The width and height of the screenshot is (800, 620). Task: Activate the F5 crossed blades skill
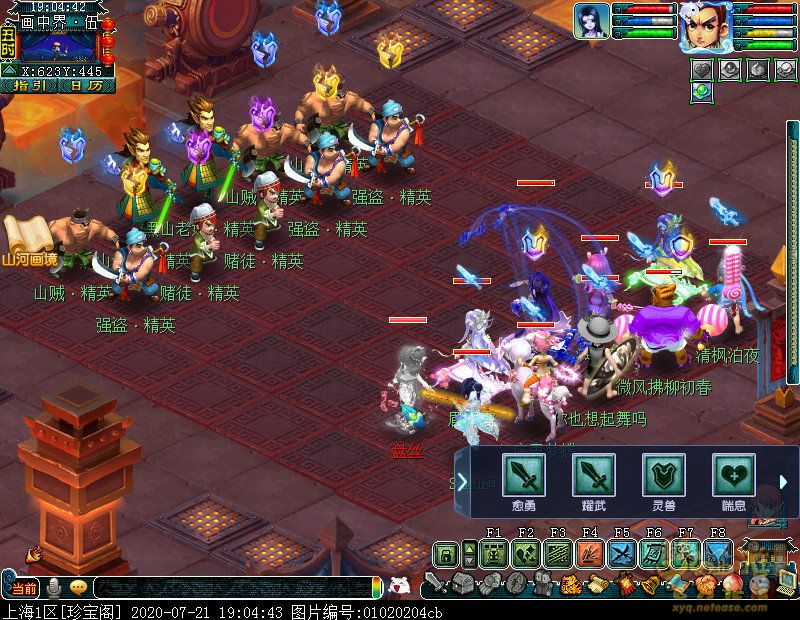point(622,554)
